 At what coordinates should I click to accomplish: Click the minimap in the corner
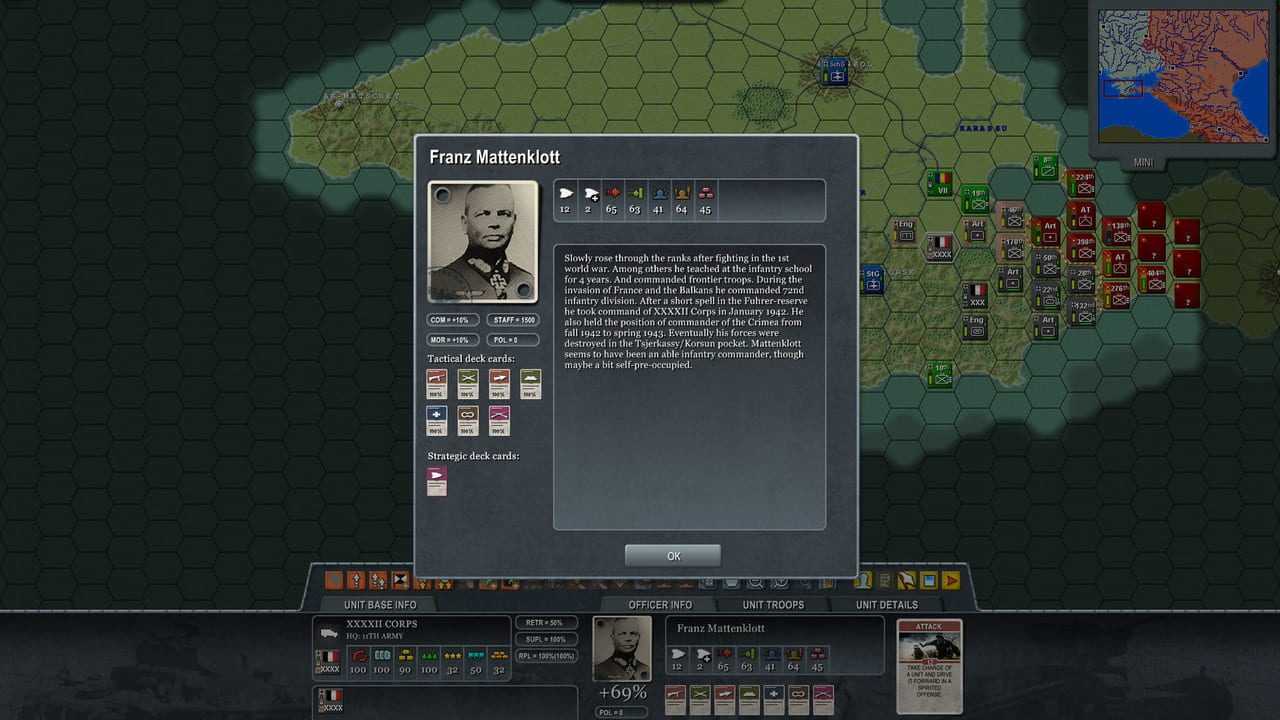(x=1170, y=76)
